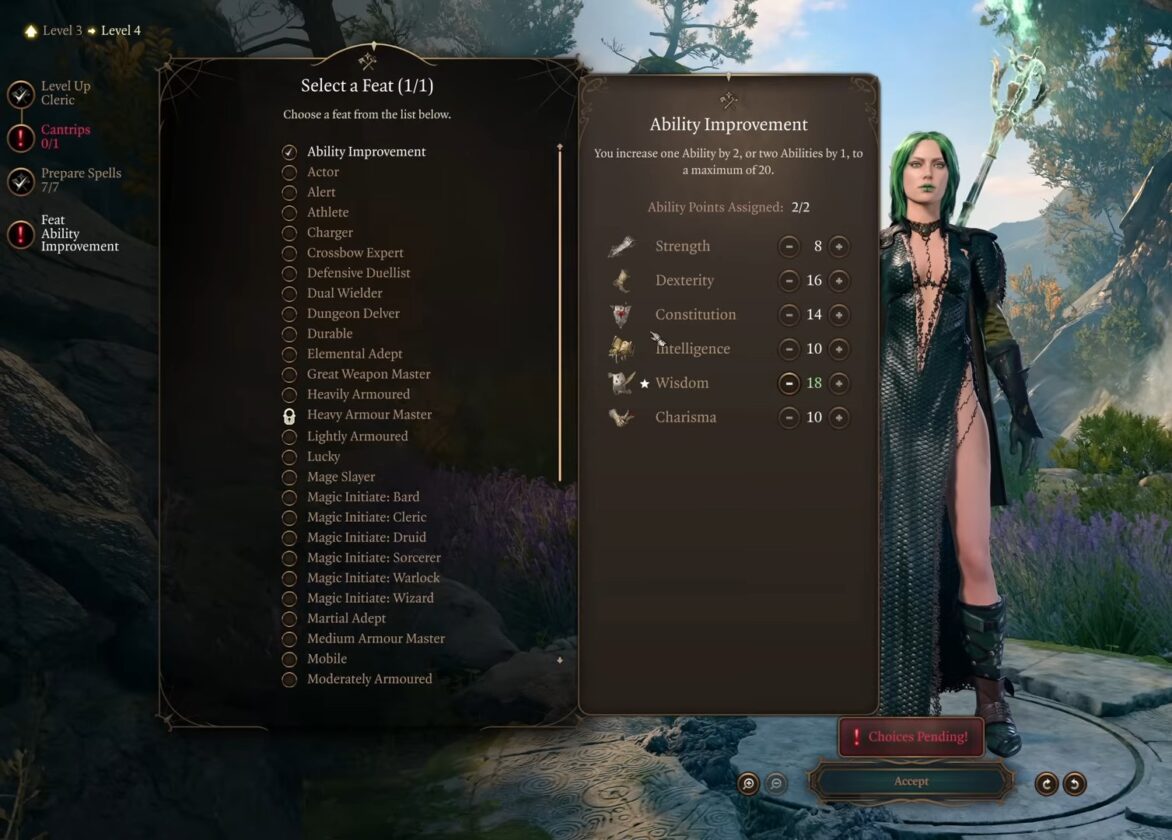Raise Constitution with plus button
The width and height of the screenshot is (1172, 840).
839,315
